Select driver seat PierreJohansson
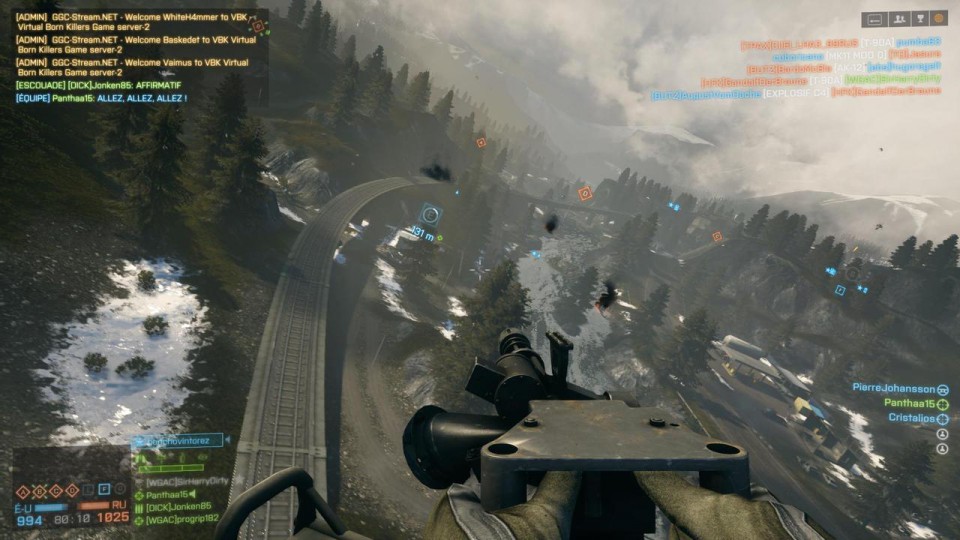 894,388
